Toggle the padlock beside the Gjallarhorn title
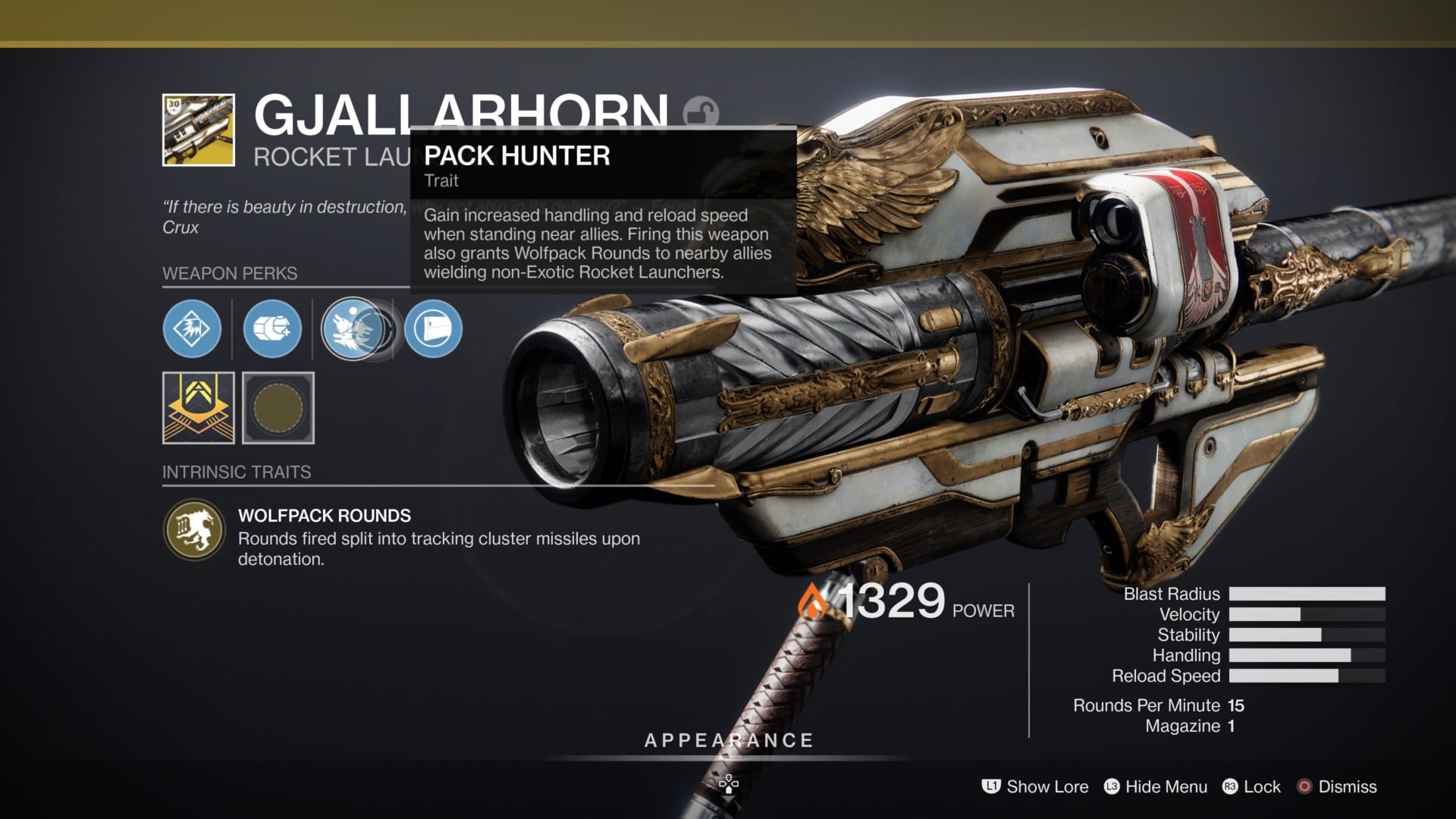This screenshot has height=819, width=1456. coord(701,111)
